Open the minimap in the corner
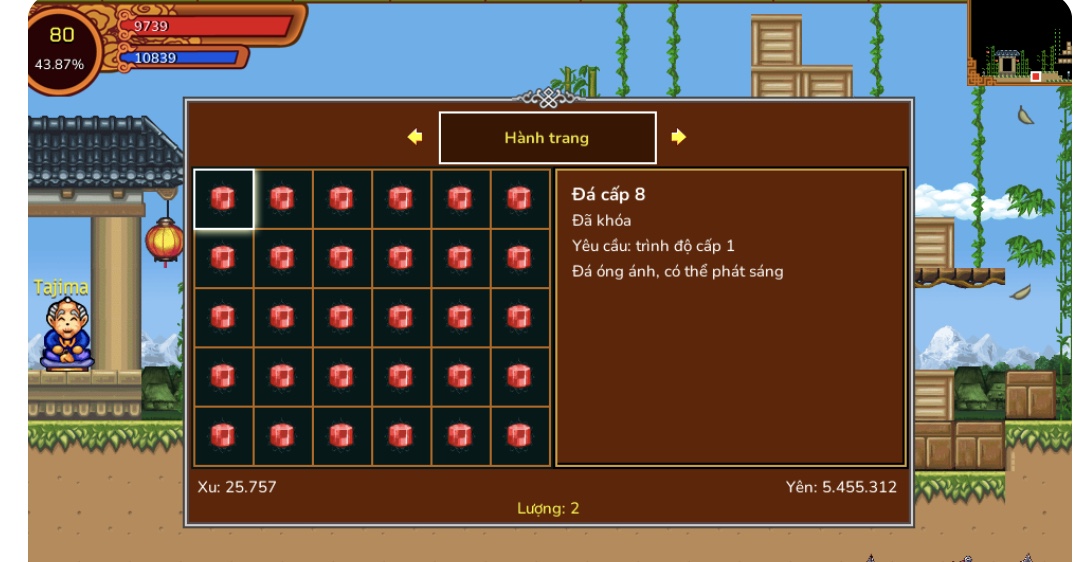 pyautogui.click(x=1018, y=45)
